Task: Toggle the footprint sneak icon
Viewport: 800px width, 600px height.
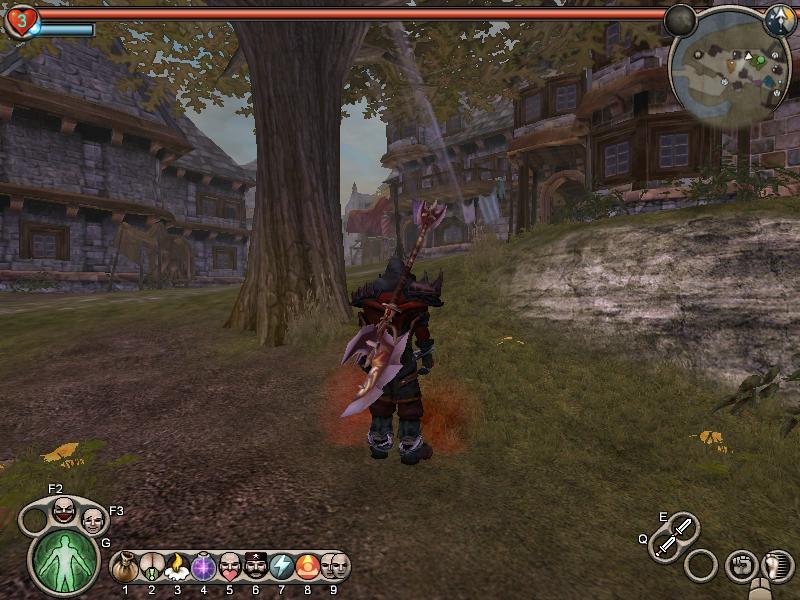Action: point(775,565)
